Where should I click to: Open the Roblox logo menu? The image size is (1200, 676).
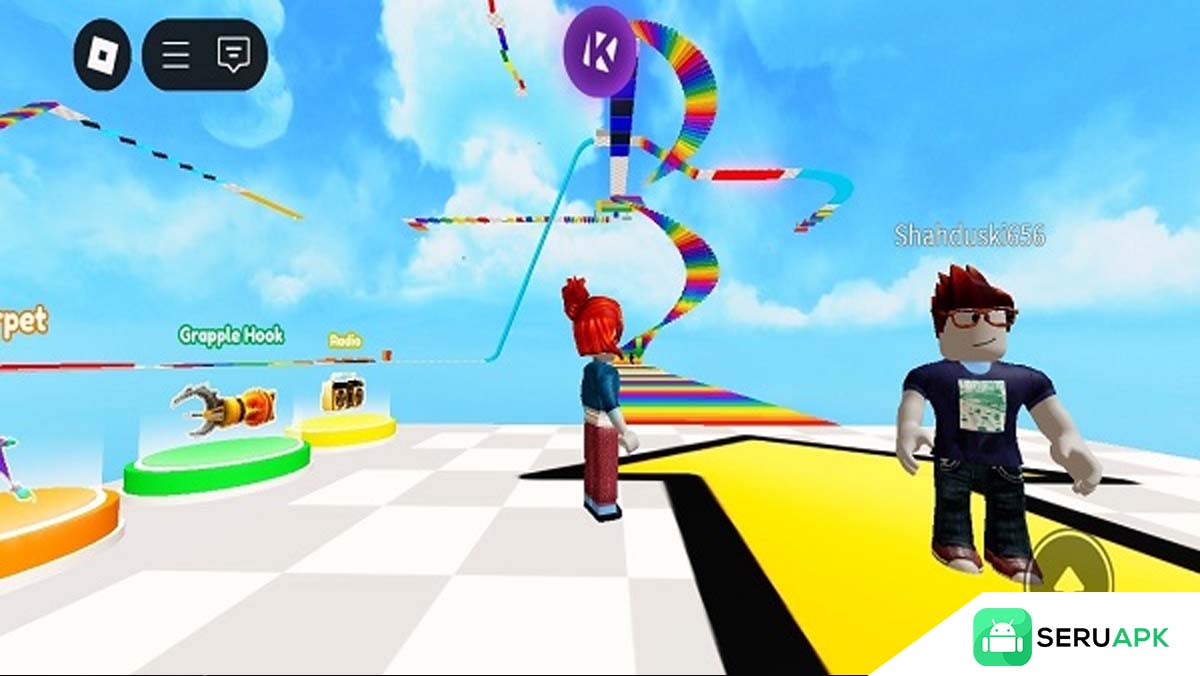coord(102,54)
